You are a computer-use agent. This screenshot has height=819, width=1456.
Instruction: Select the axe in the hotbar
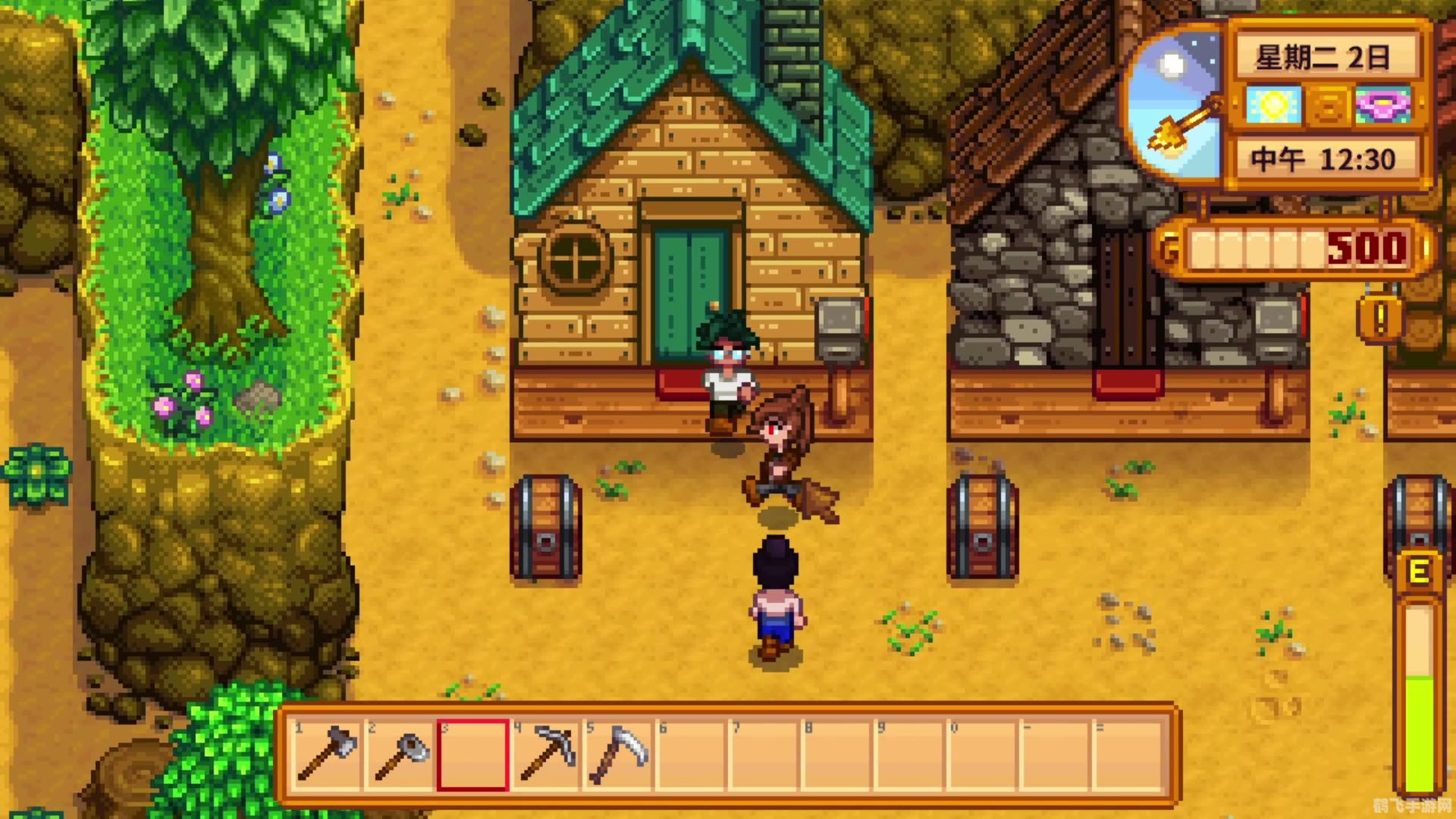327,754
